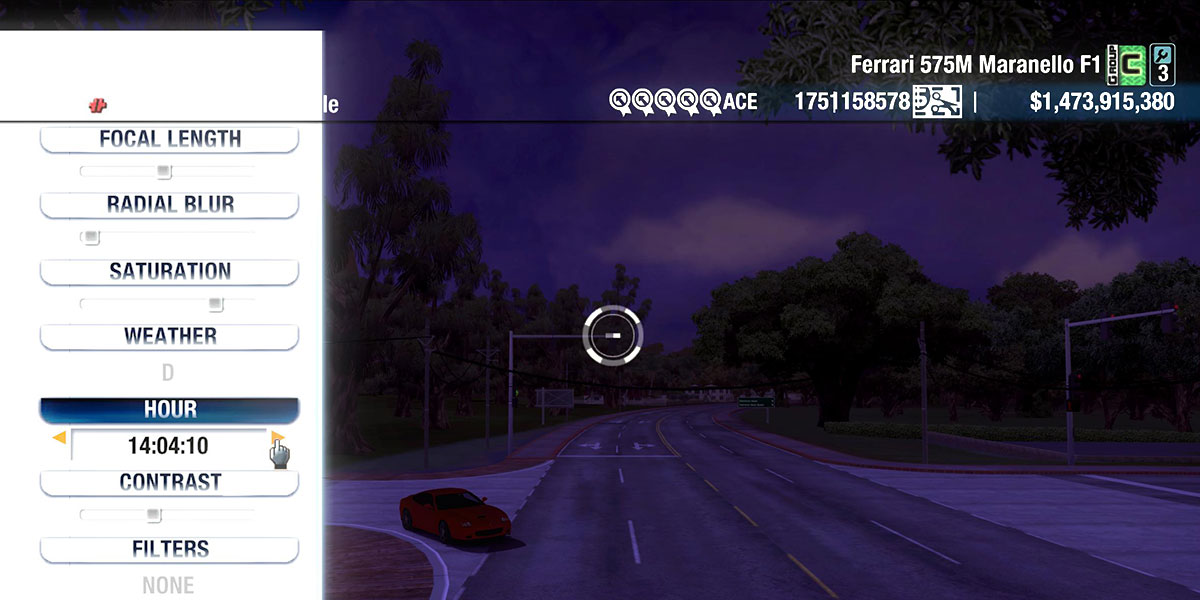This screenshot has width=1200, height=600.
Task: Click the Saturation slider handle
Action: (x=215, y=304)
